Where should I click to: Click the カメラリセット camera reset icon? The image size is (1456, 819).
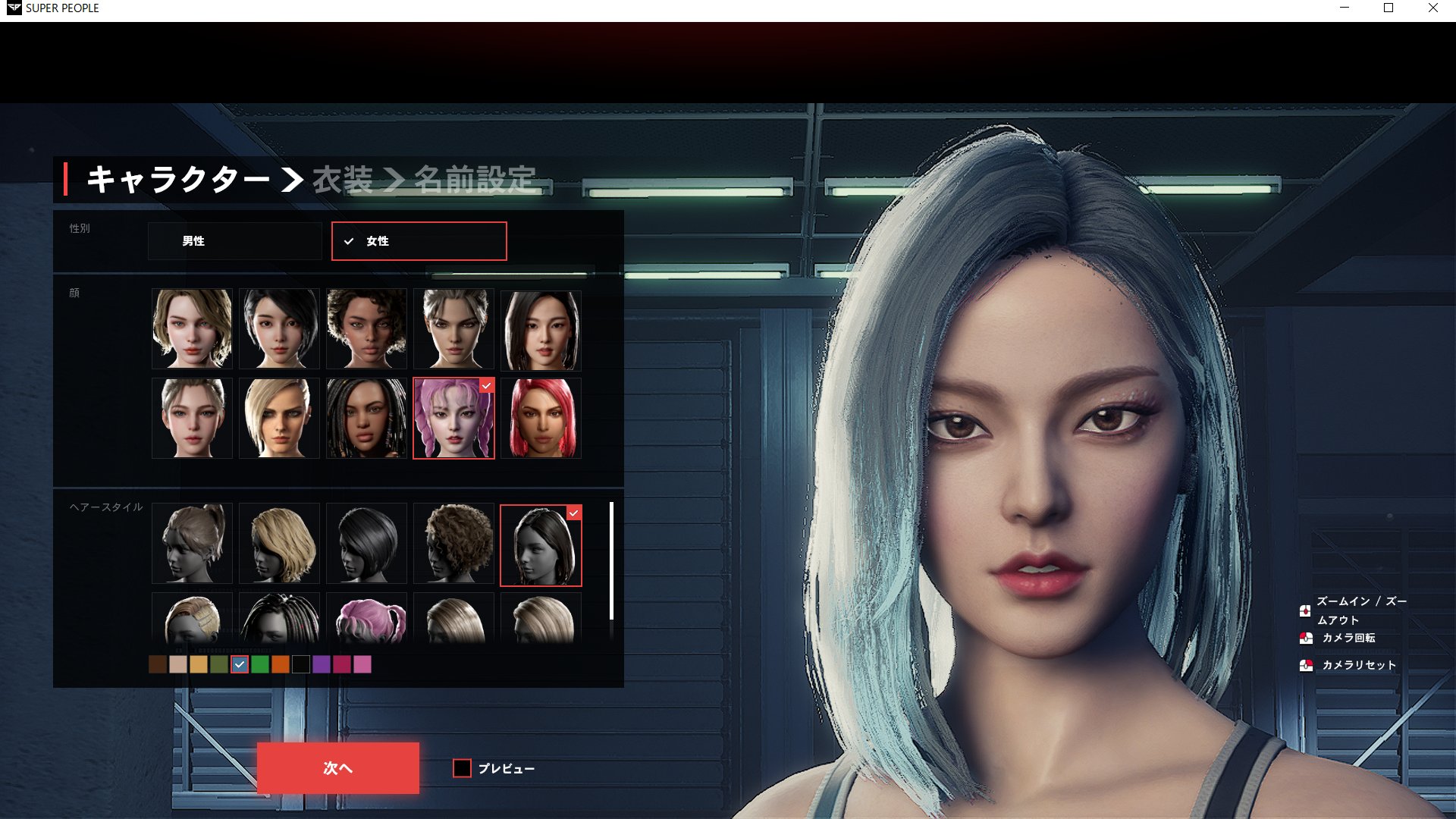(x=1306, y=666)
